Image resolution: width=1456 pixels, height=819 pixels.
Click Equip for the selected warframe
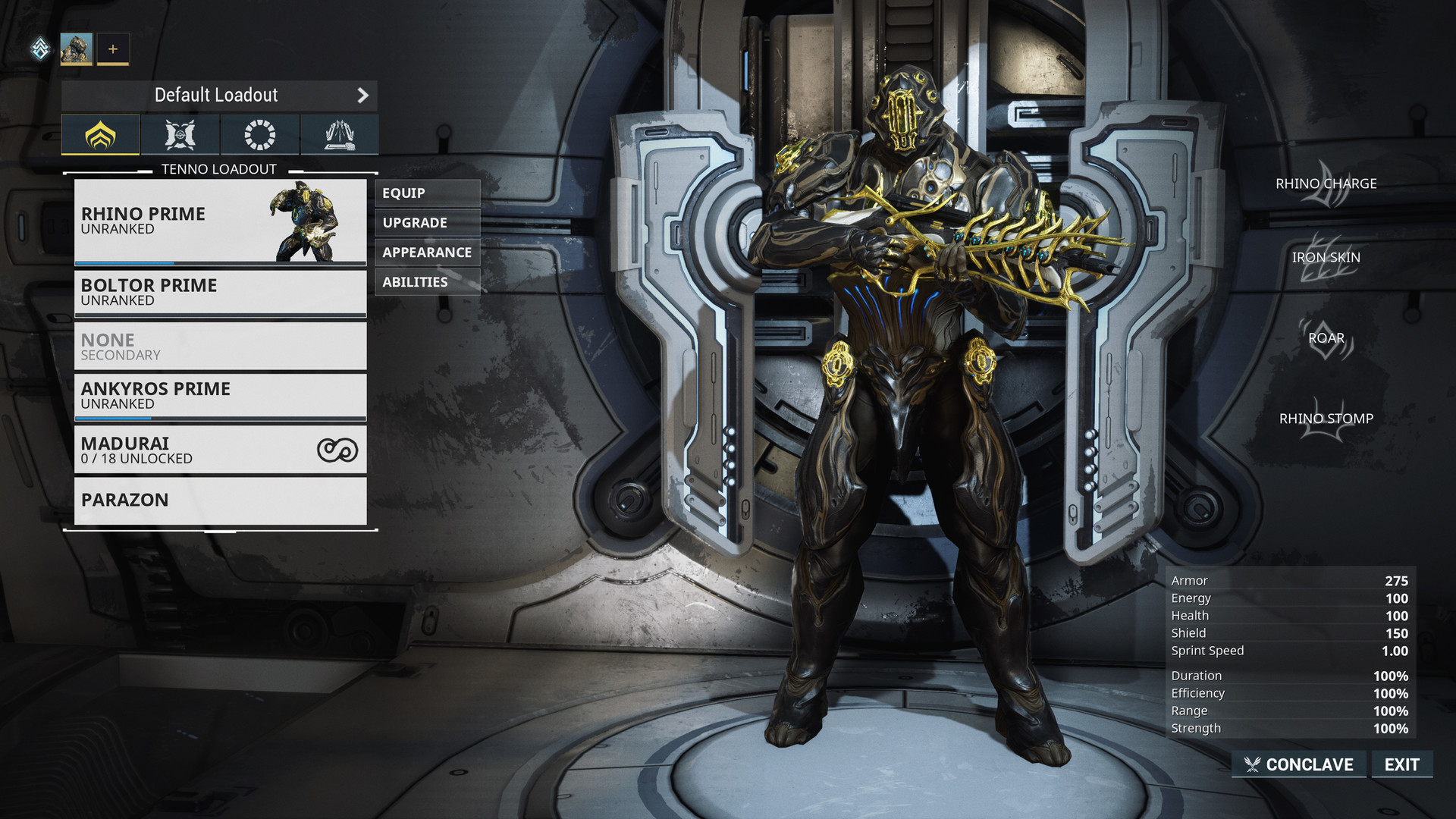[x=427, y=193]
